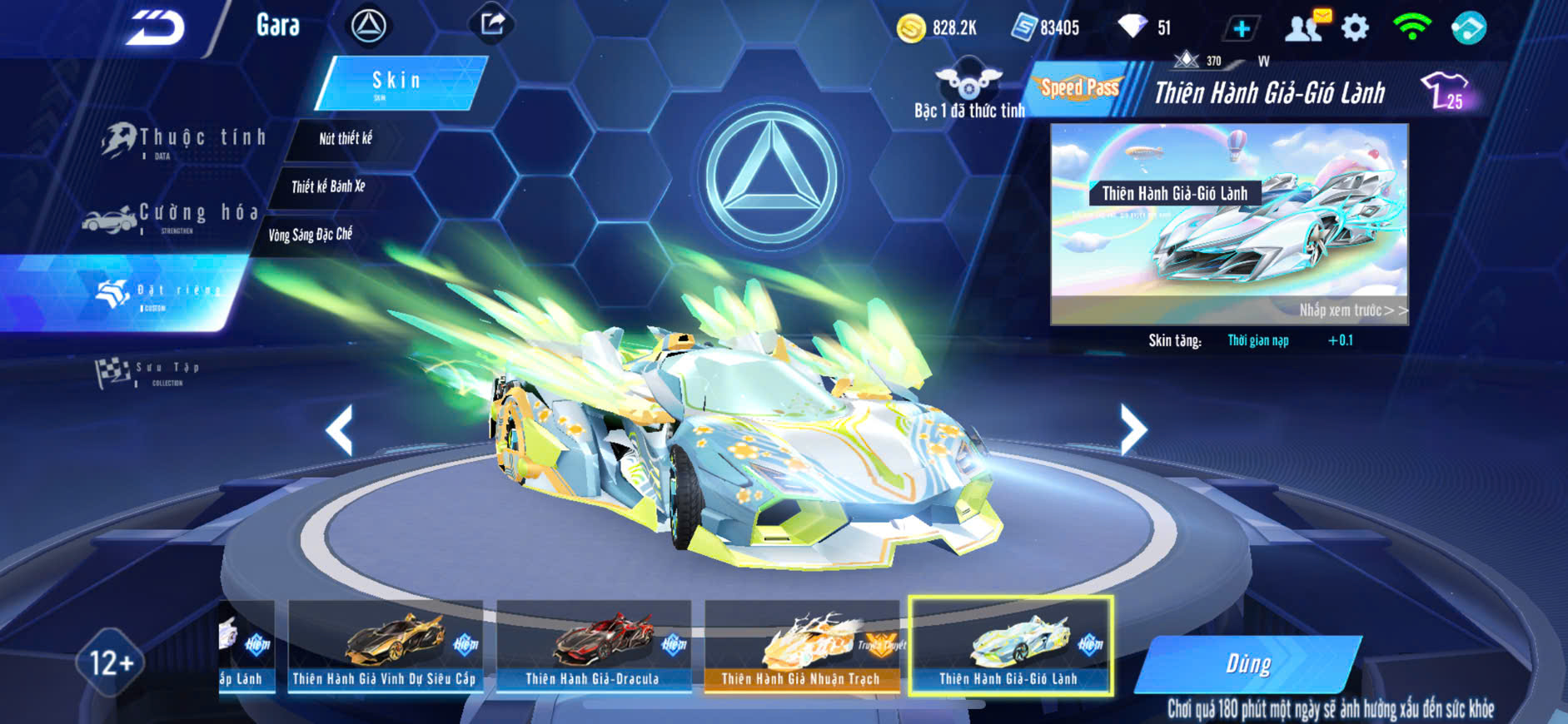
Task: Click the Dùng button to equip skin
Action: point(1247,663)
